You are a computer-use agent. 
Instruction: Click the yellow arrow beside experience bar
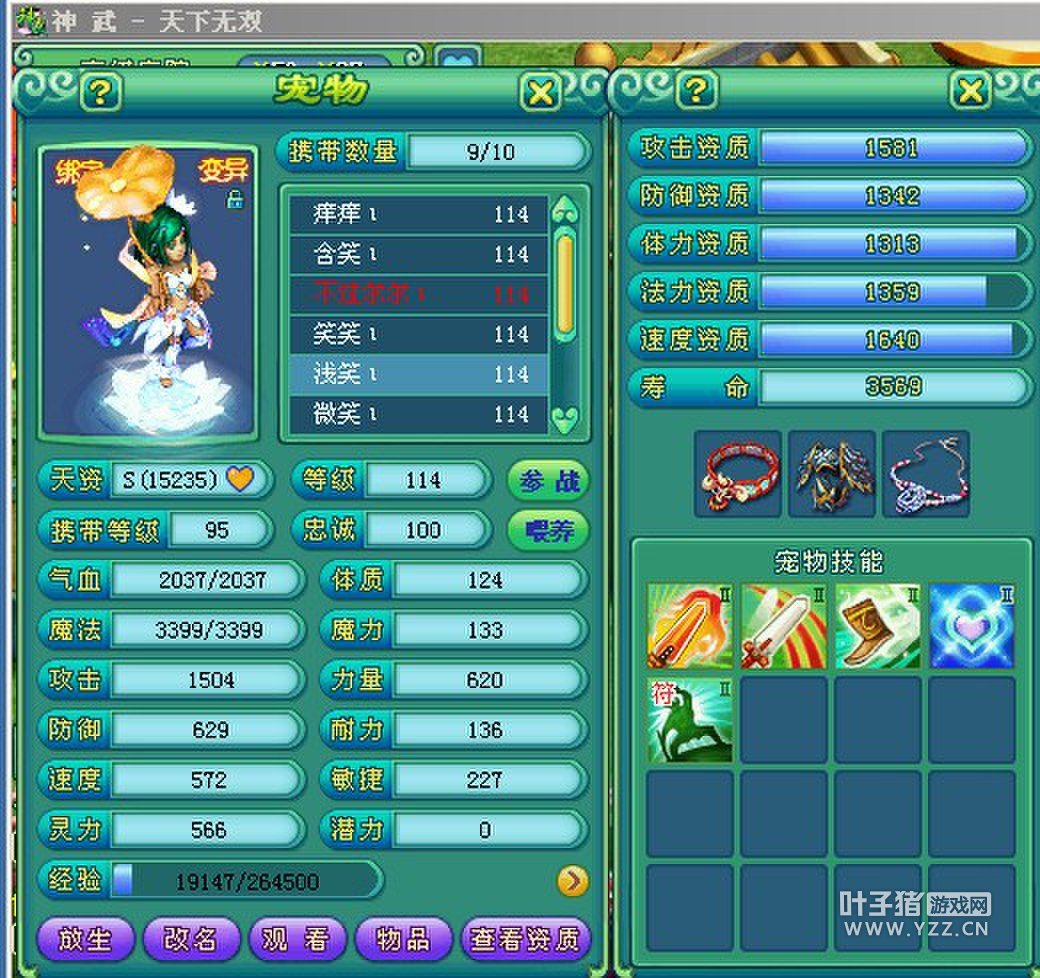pyautogui.click(x=572, y=880)
